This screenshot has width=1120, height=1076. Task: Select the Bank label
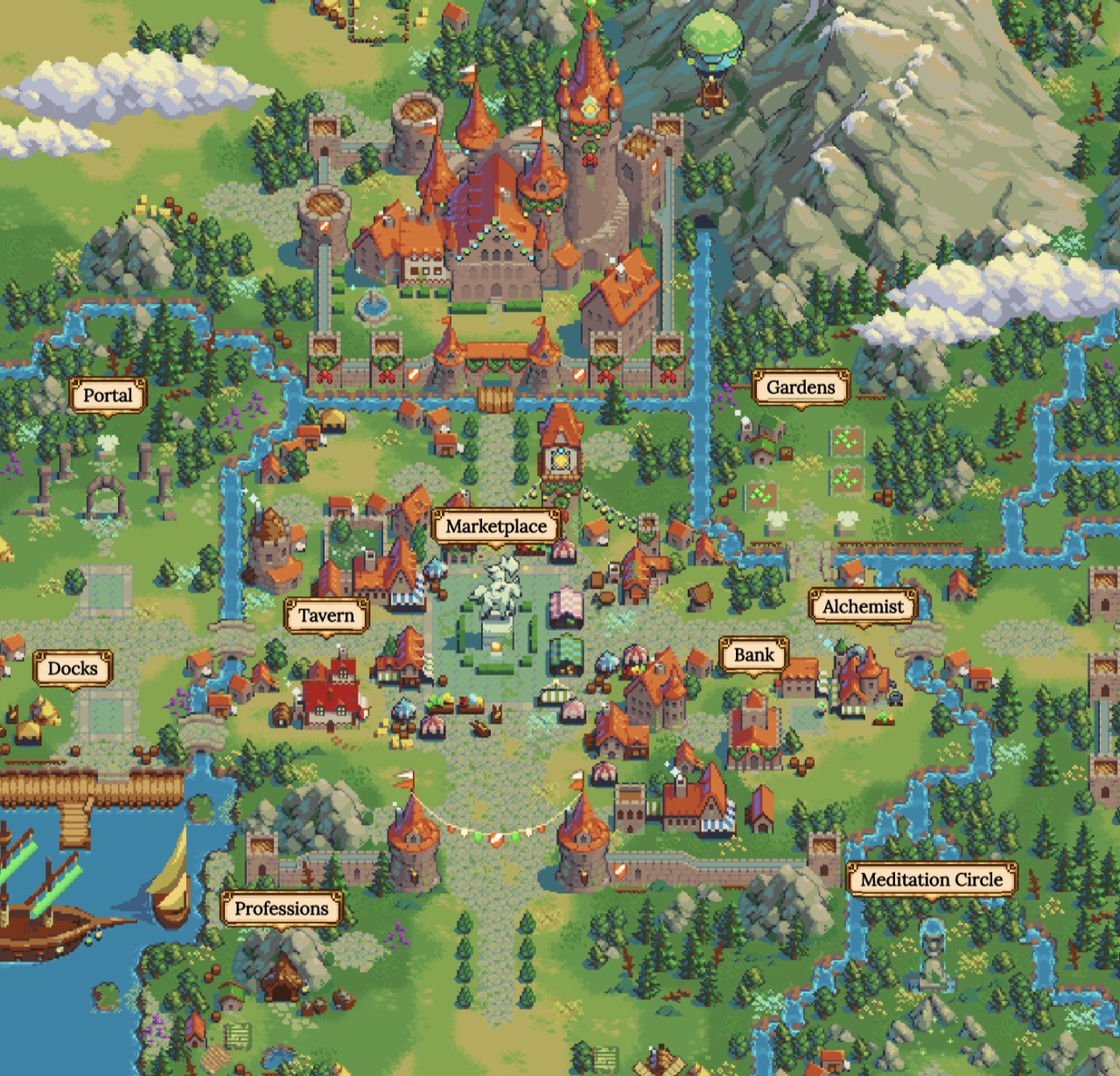click(753, 653)
